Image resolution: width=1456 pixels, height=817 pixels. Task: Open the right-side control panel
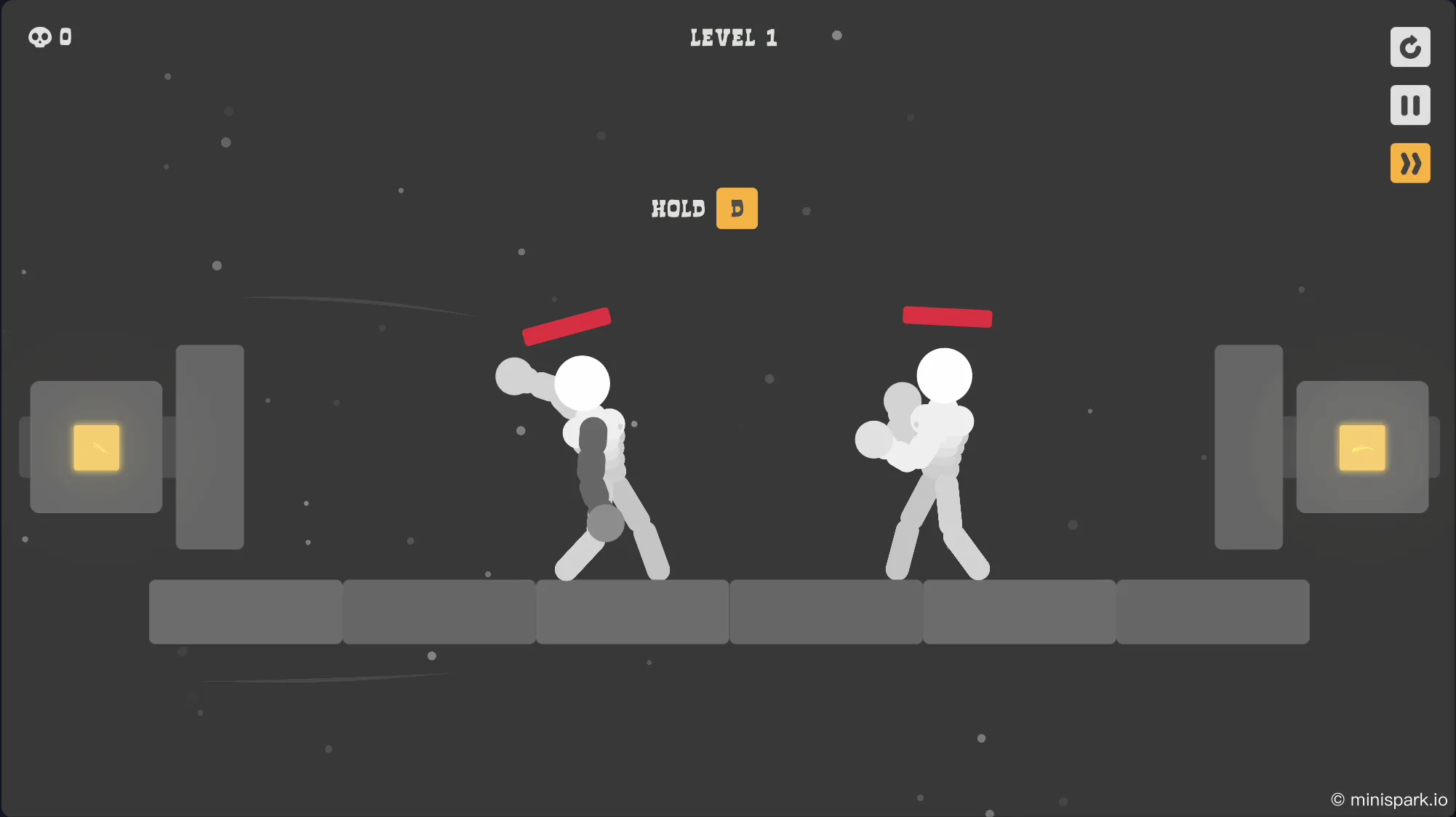click(1363, 447)
